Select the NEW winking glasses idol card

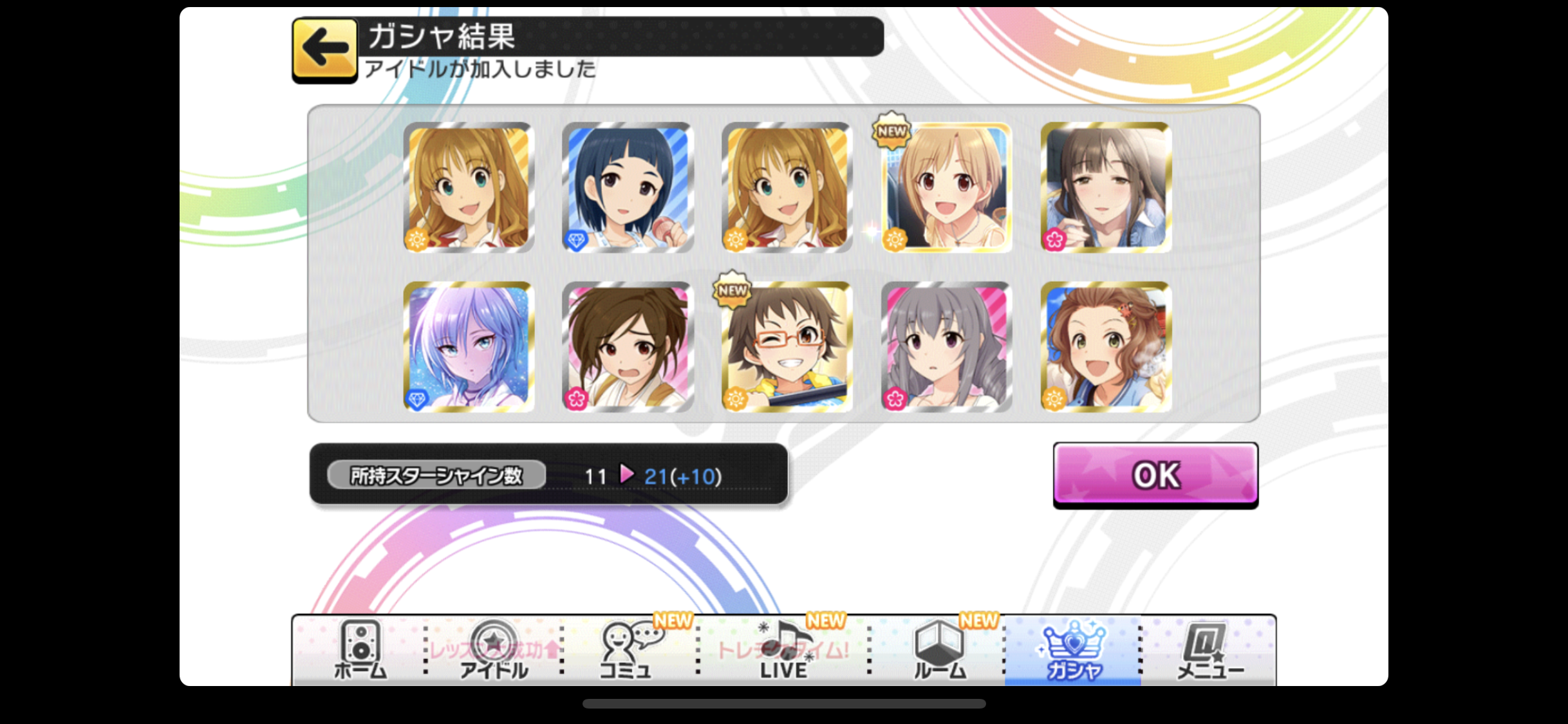787,347
